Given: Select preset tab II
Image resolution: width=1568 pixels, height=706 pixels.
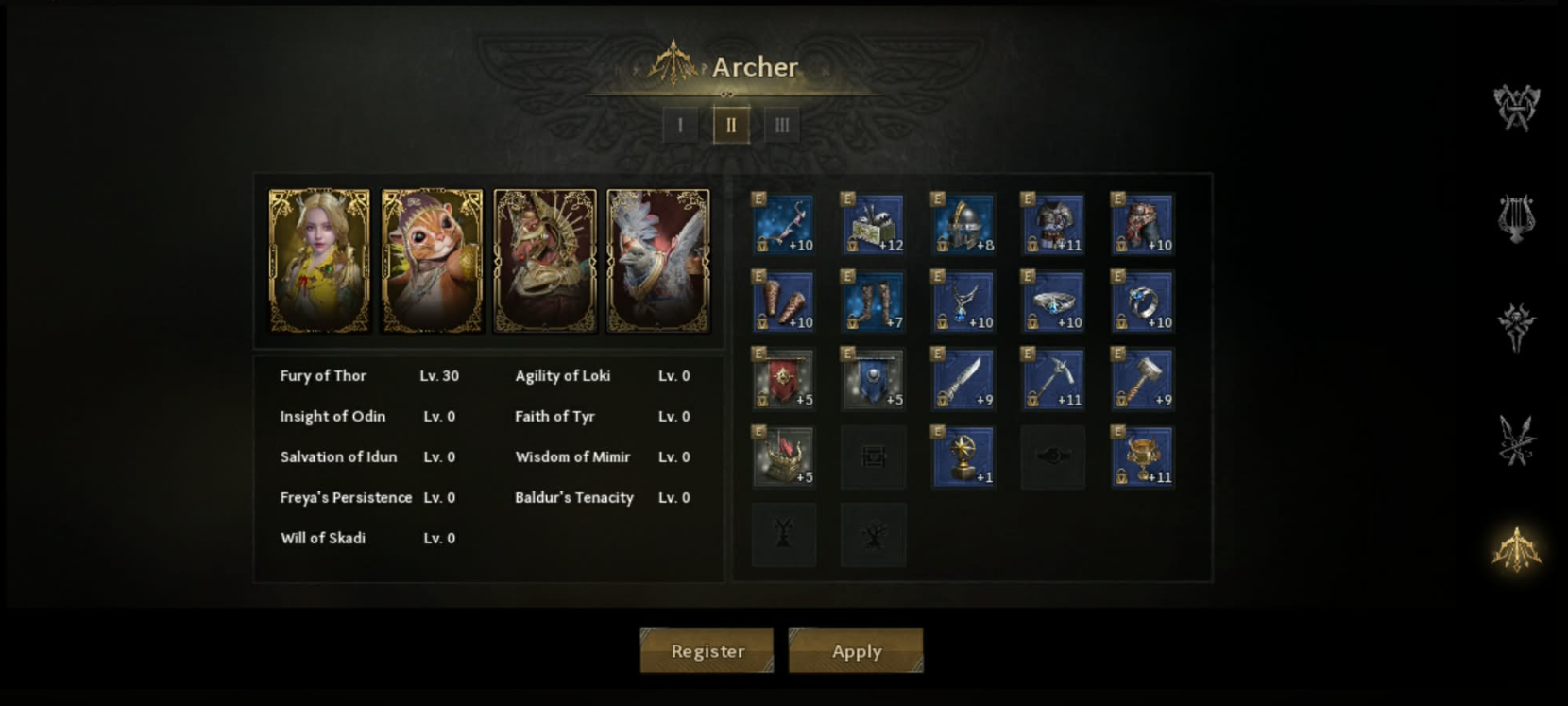Looking at the screenshot, I should (731, 125).
